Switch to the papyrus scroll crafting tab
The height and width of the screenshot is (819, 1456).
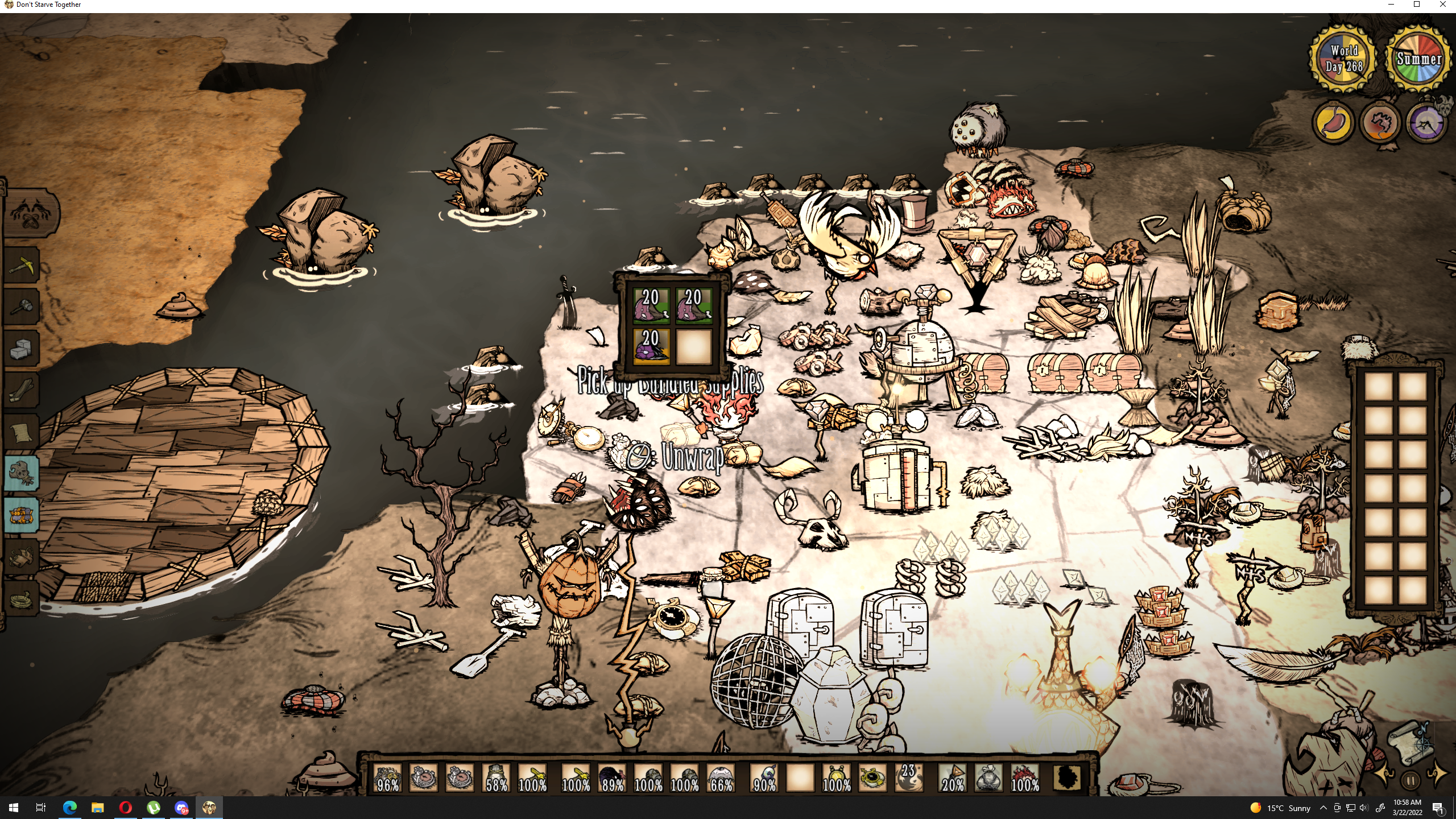(x=22, y=432)
